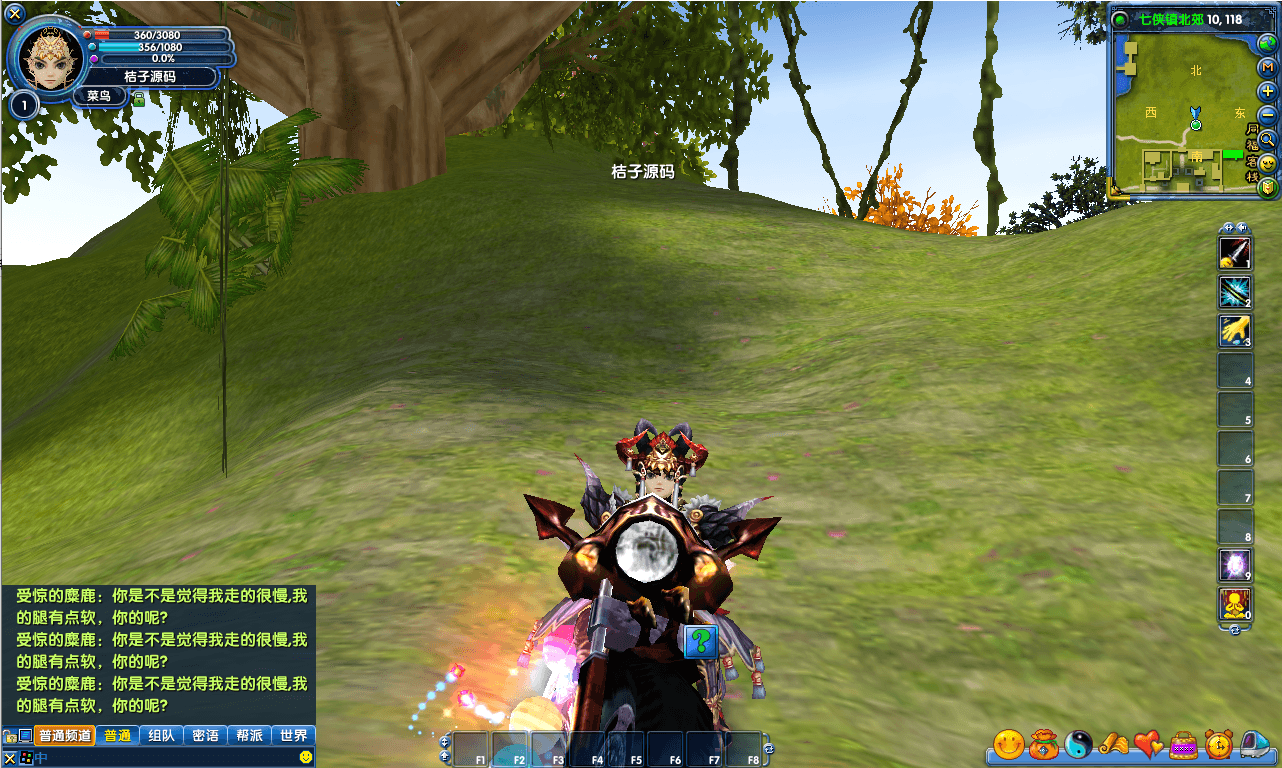Trigger the golden hand skill in slot 3

coord(1234,331)
